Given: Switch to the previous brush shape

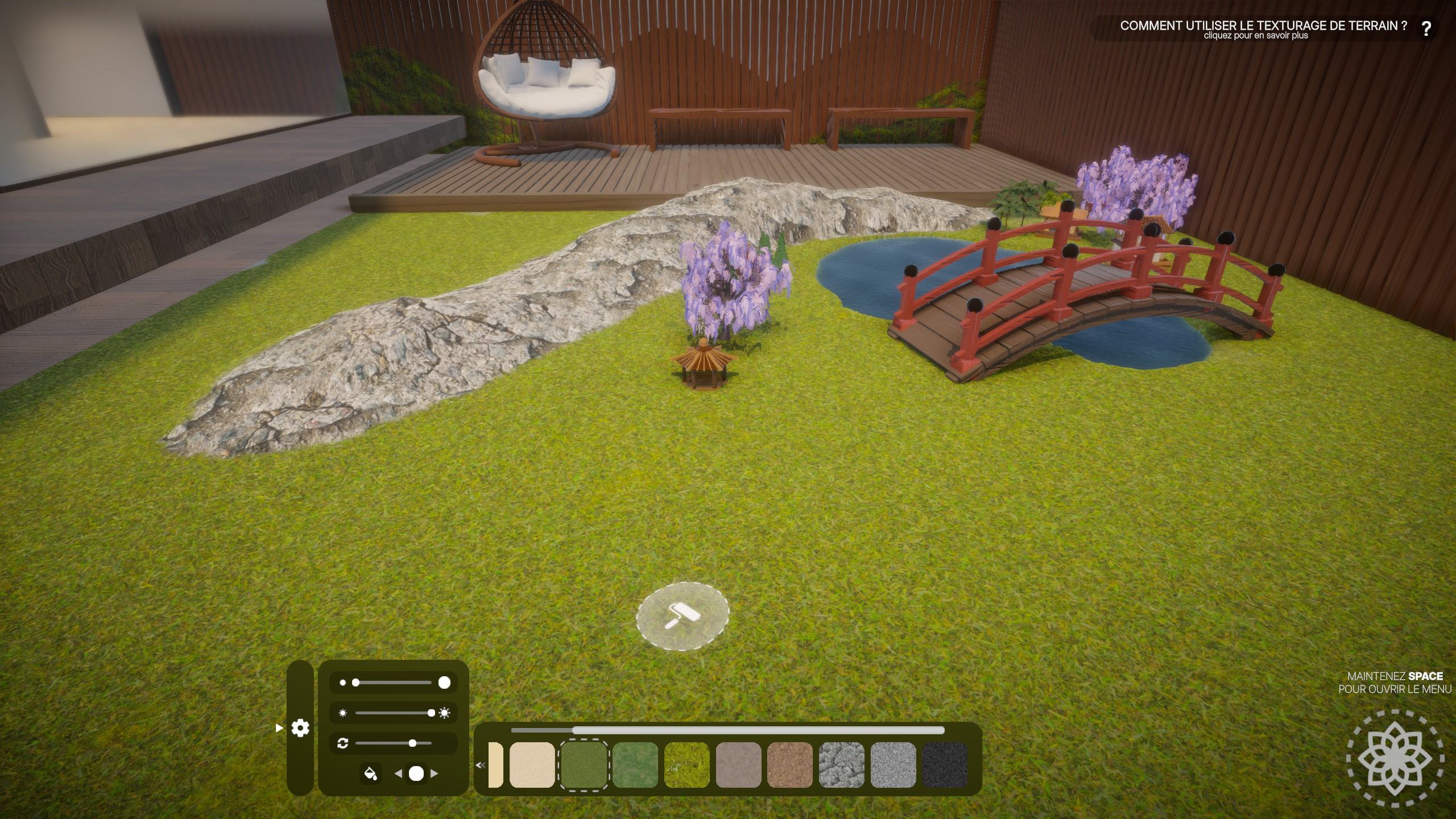Looking at the screenshot, I should 398,773.
